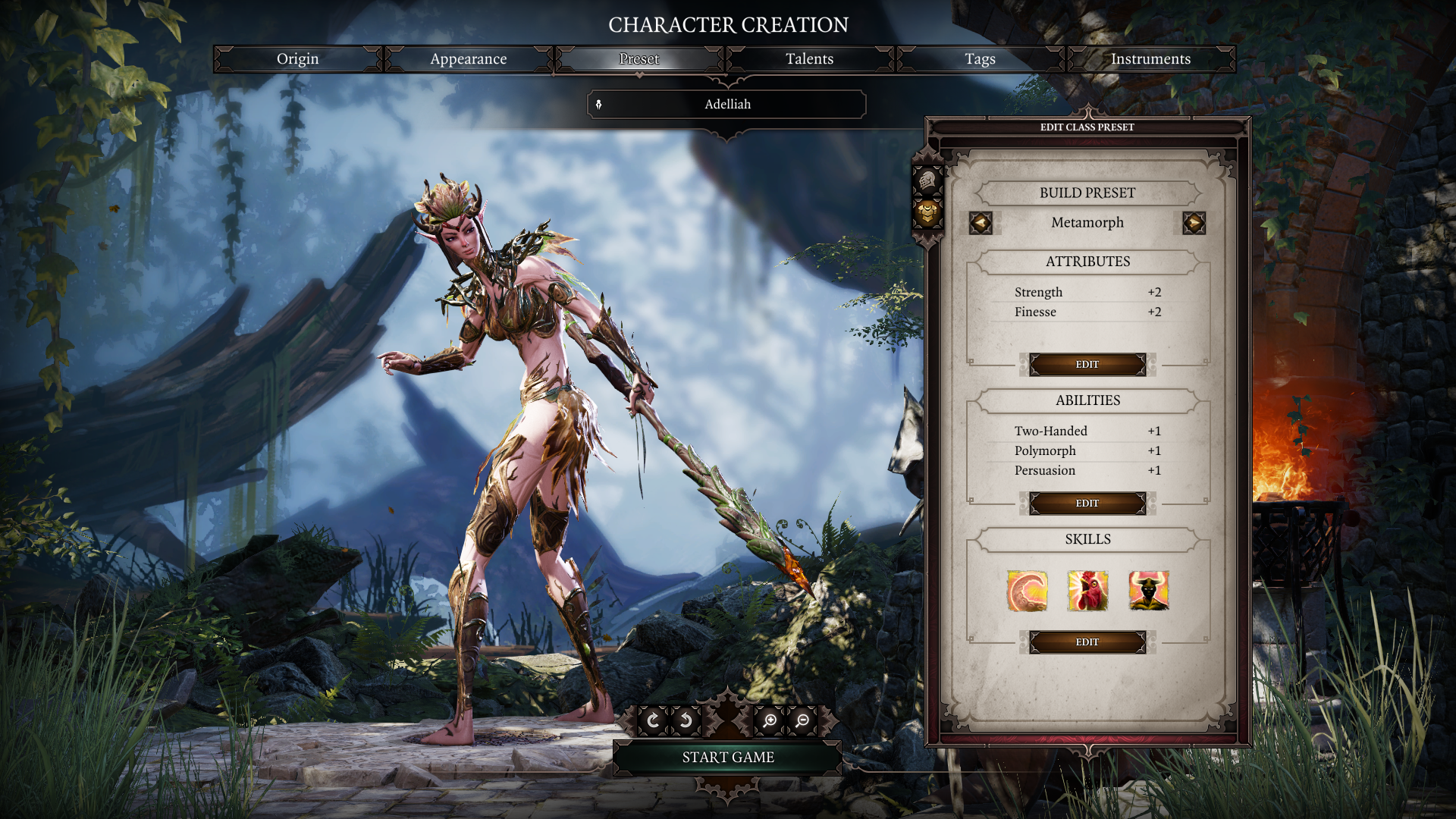Zoom in on the character model
Screen dimensions: 1456x819
[769, 720]
